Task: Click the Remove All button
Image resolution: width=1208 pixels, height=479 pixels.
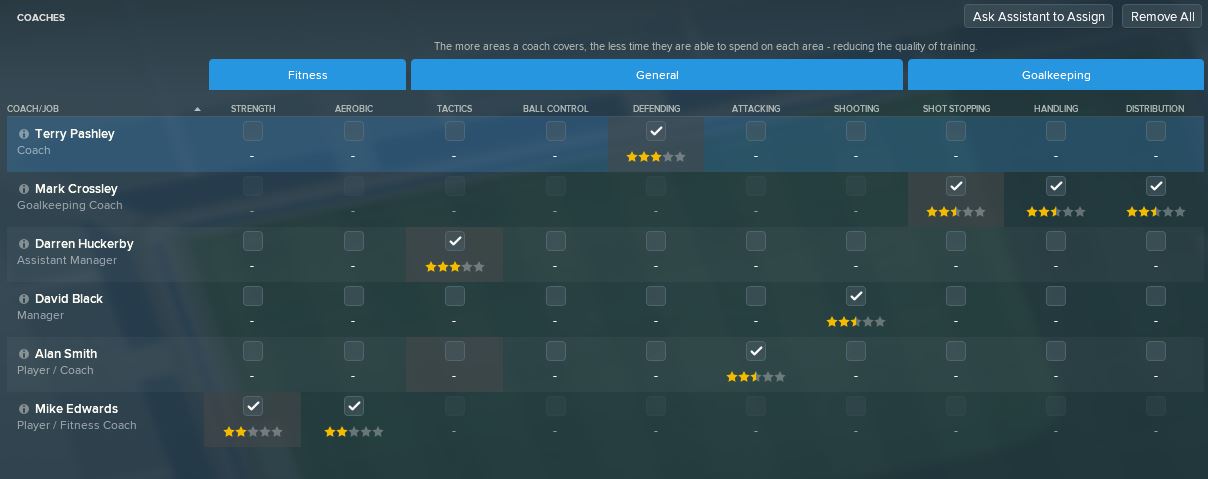Action: pyautogui.click(x=1161, y=16)
